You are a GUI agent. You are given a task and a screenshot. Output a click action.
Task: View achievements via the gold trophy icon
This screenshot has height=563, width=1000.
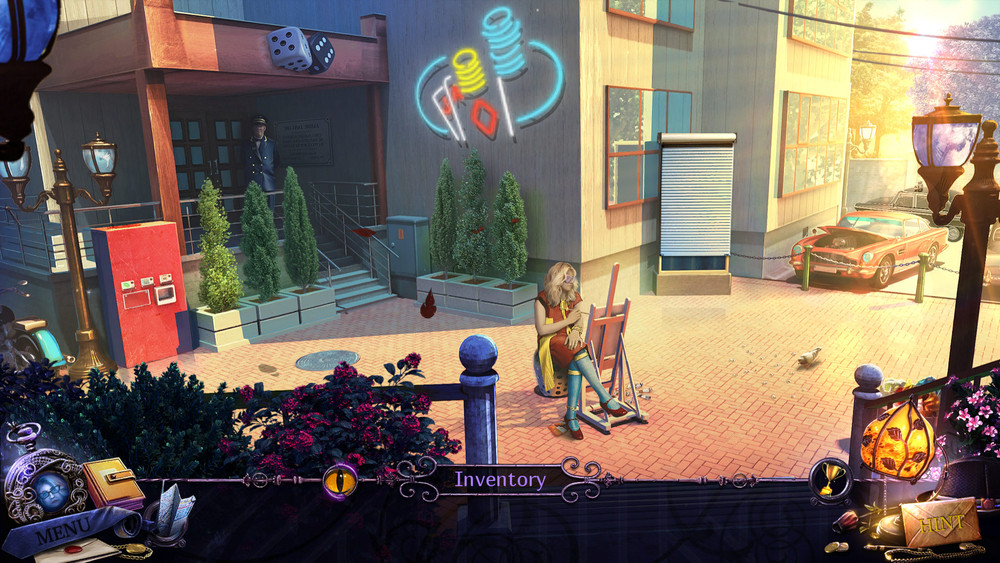click(x=831, y=480)
